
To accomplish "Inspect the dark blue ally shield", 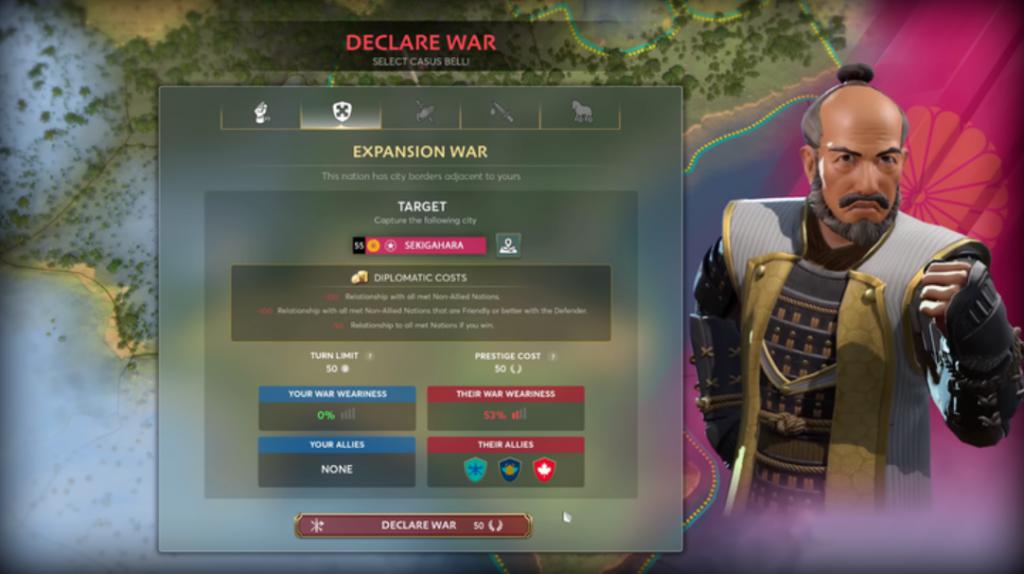I will pyautogui.click(x=510, y=469).
